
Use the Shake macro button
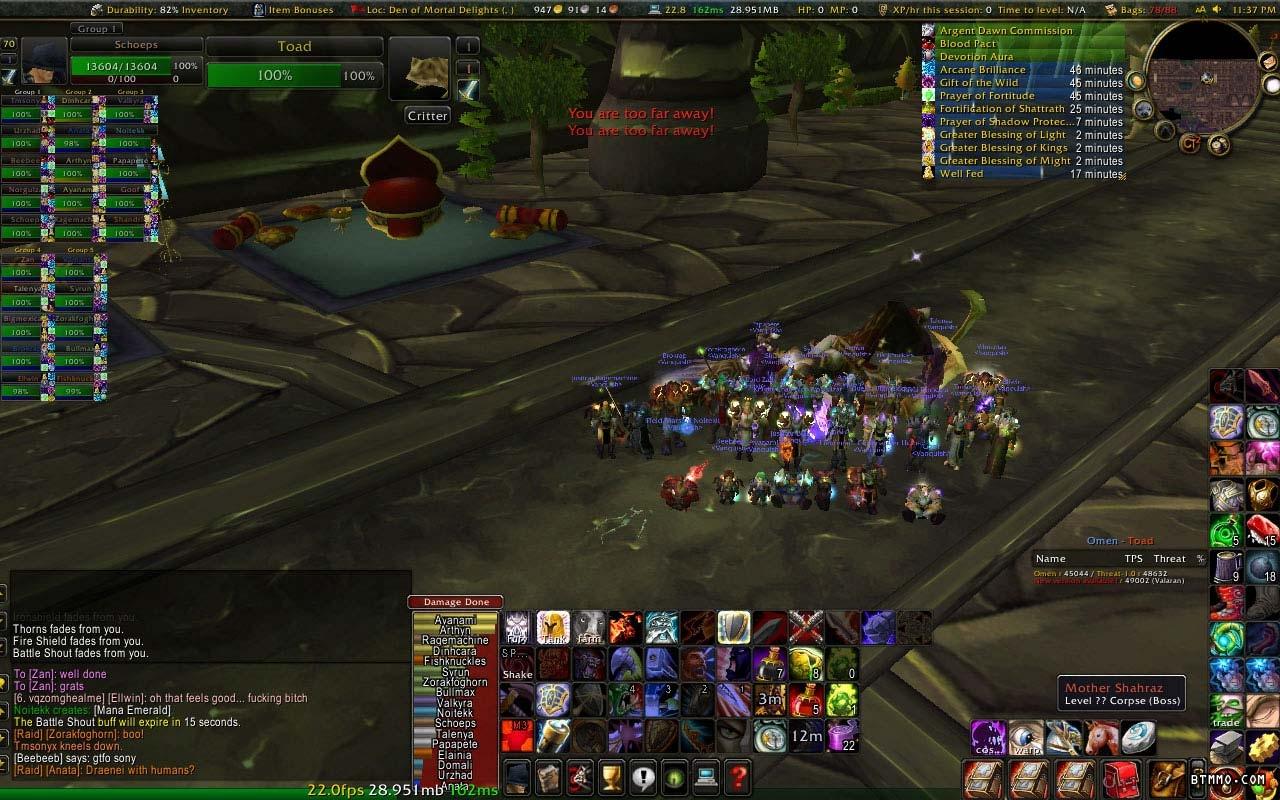coord(517,664)
